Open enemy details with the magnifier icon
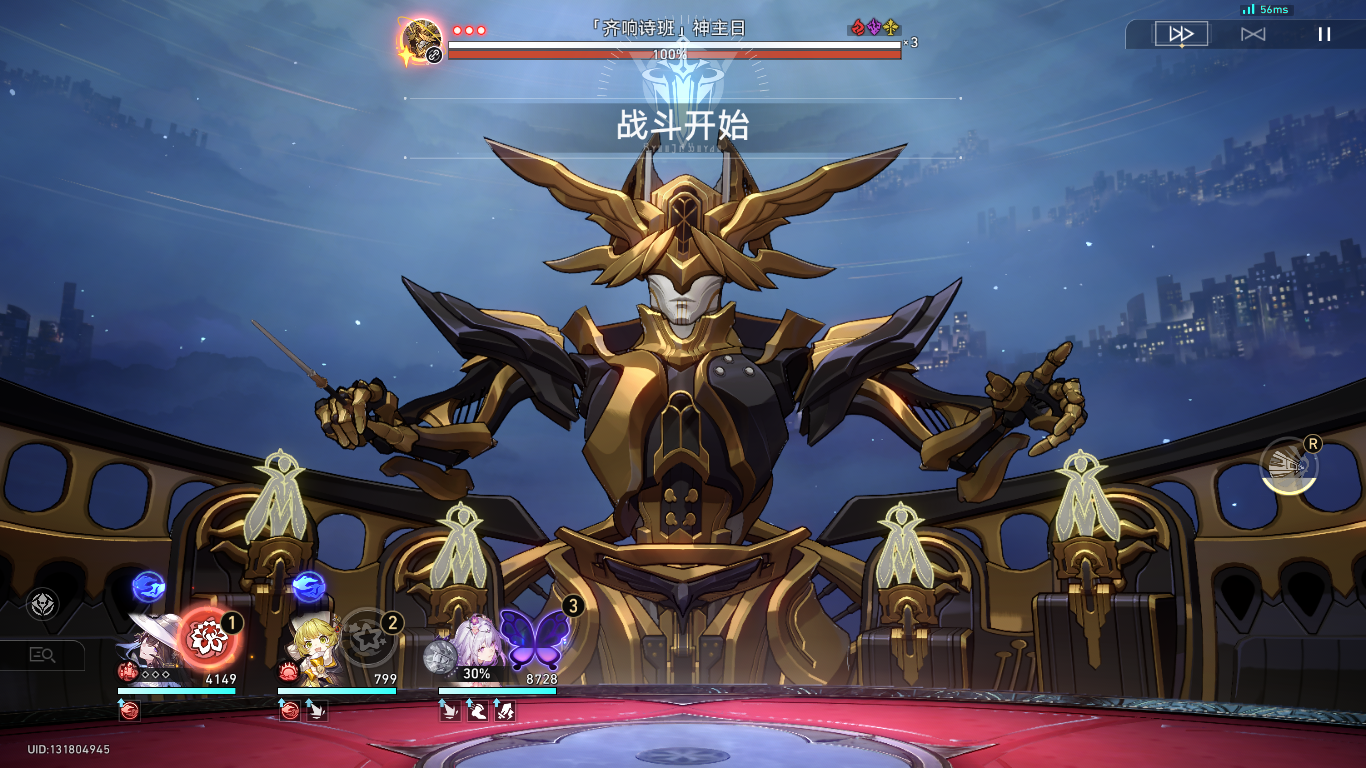 [43, 655]
